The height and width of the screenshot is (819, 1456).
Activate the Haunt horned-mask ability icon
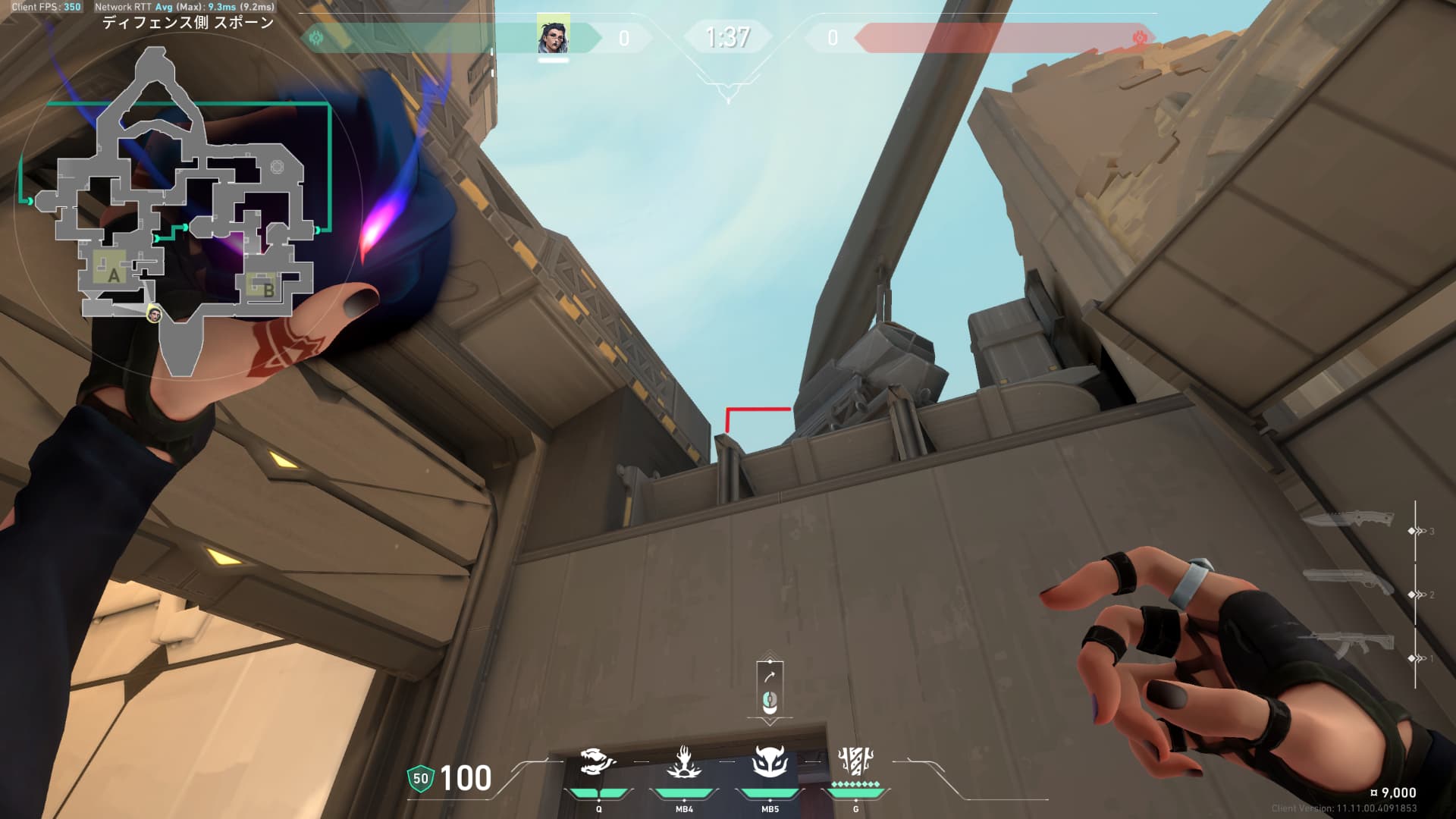(770, 762)
